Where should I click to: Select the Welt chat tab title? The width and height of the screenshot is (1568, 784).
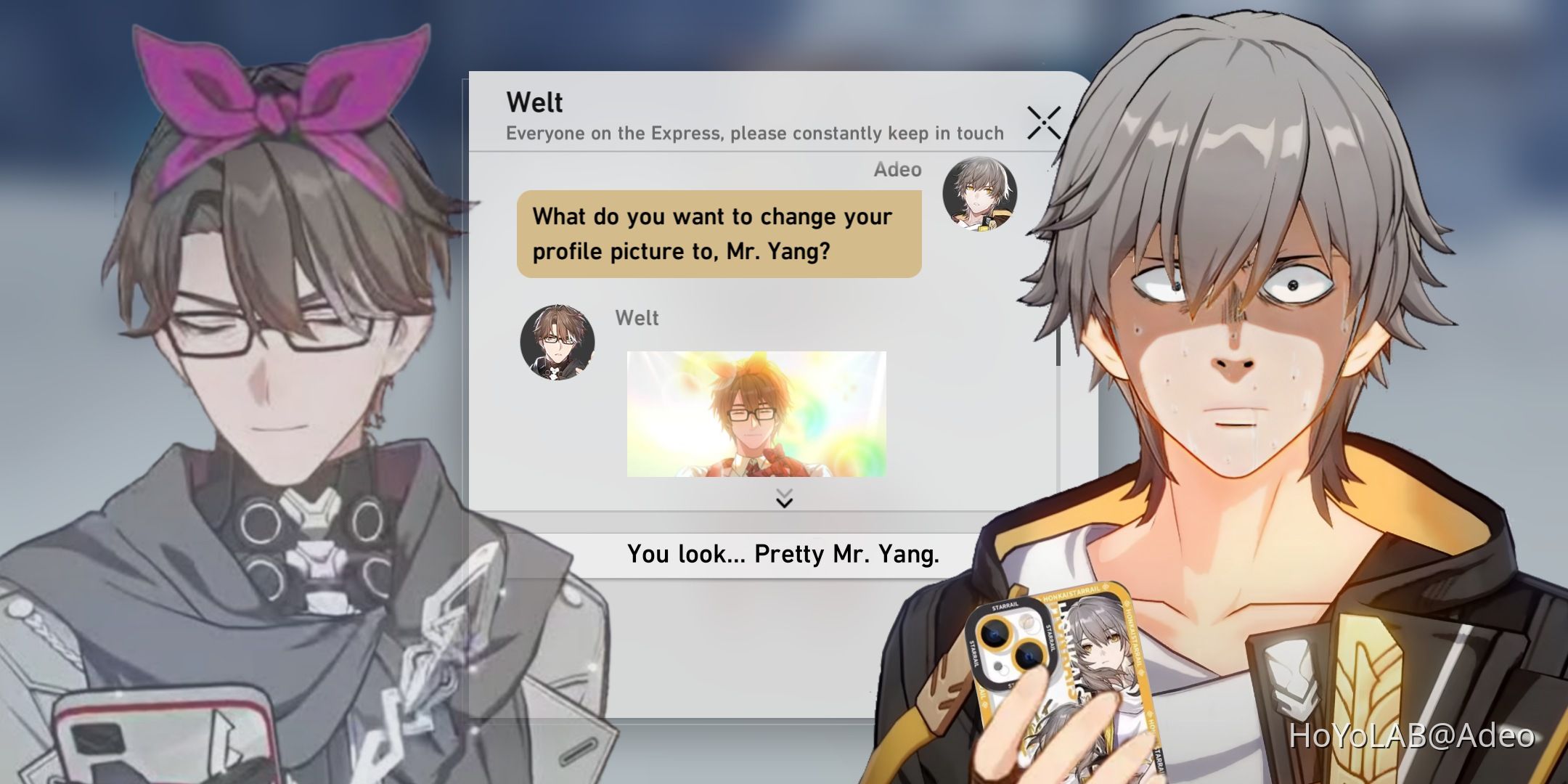pos(535,102)
